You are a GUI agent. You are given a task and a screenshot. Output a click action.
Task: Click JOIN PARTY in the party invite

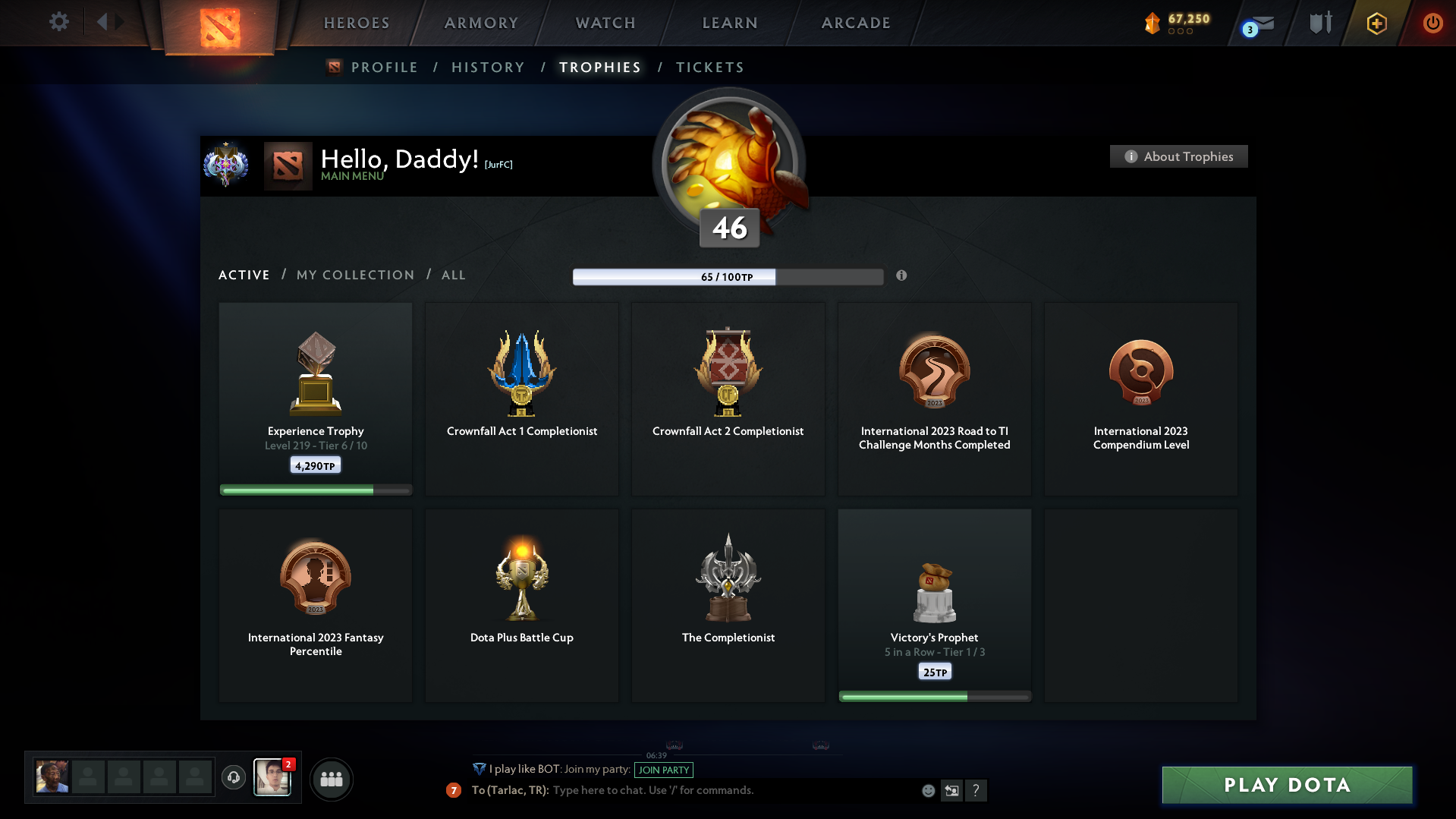coord(662,770)
